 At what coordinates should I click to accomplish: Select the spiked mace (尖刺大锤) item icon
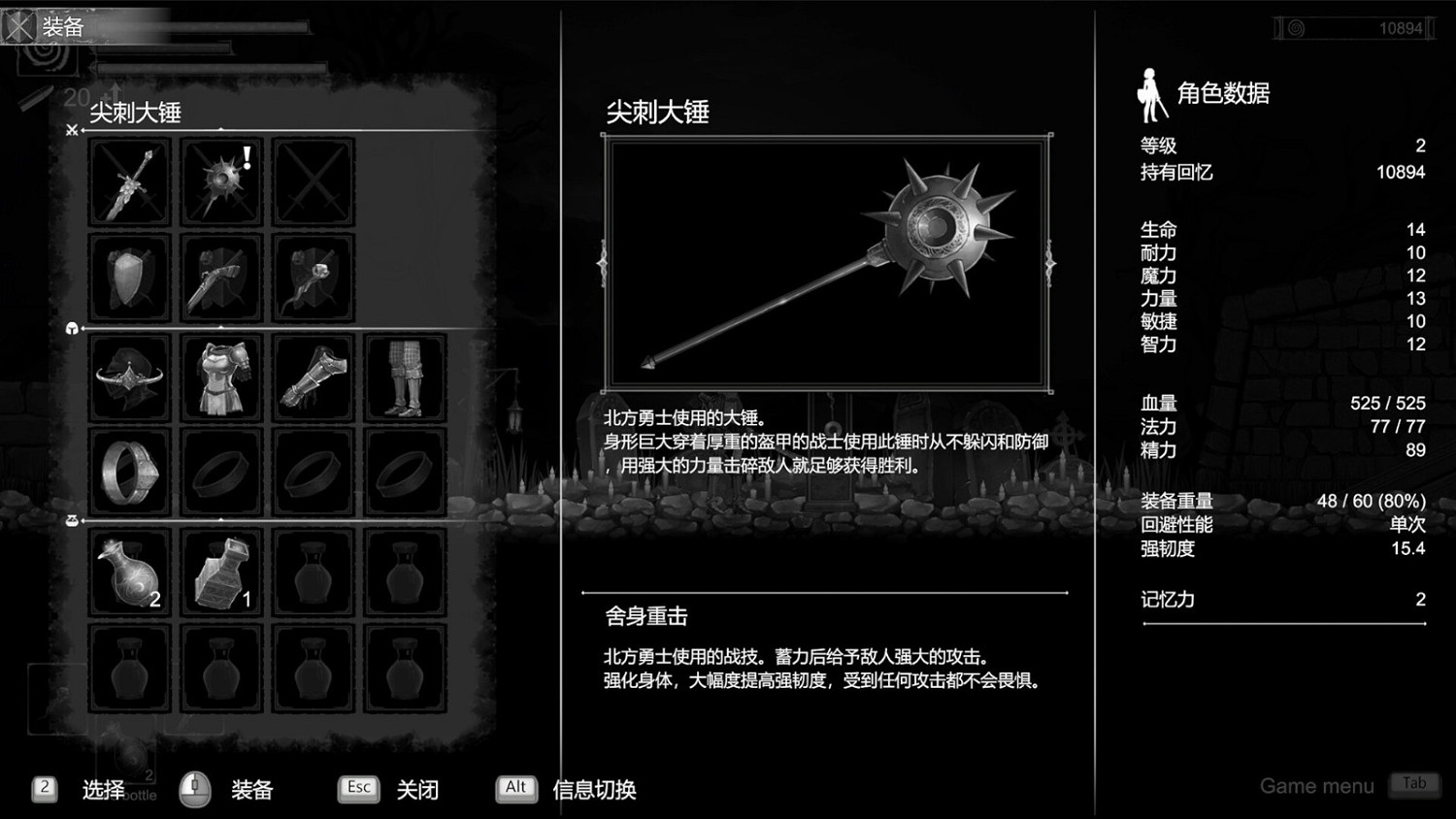[220, 181]
